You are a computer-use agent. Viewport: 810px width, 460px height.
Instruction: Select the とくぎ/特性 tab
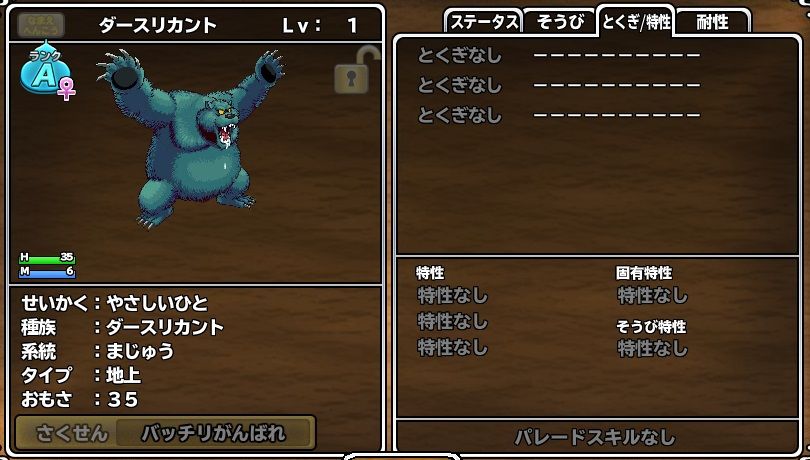(x=635, y=22)
